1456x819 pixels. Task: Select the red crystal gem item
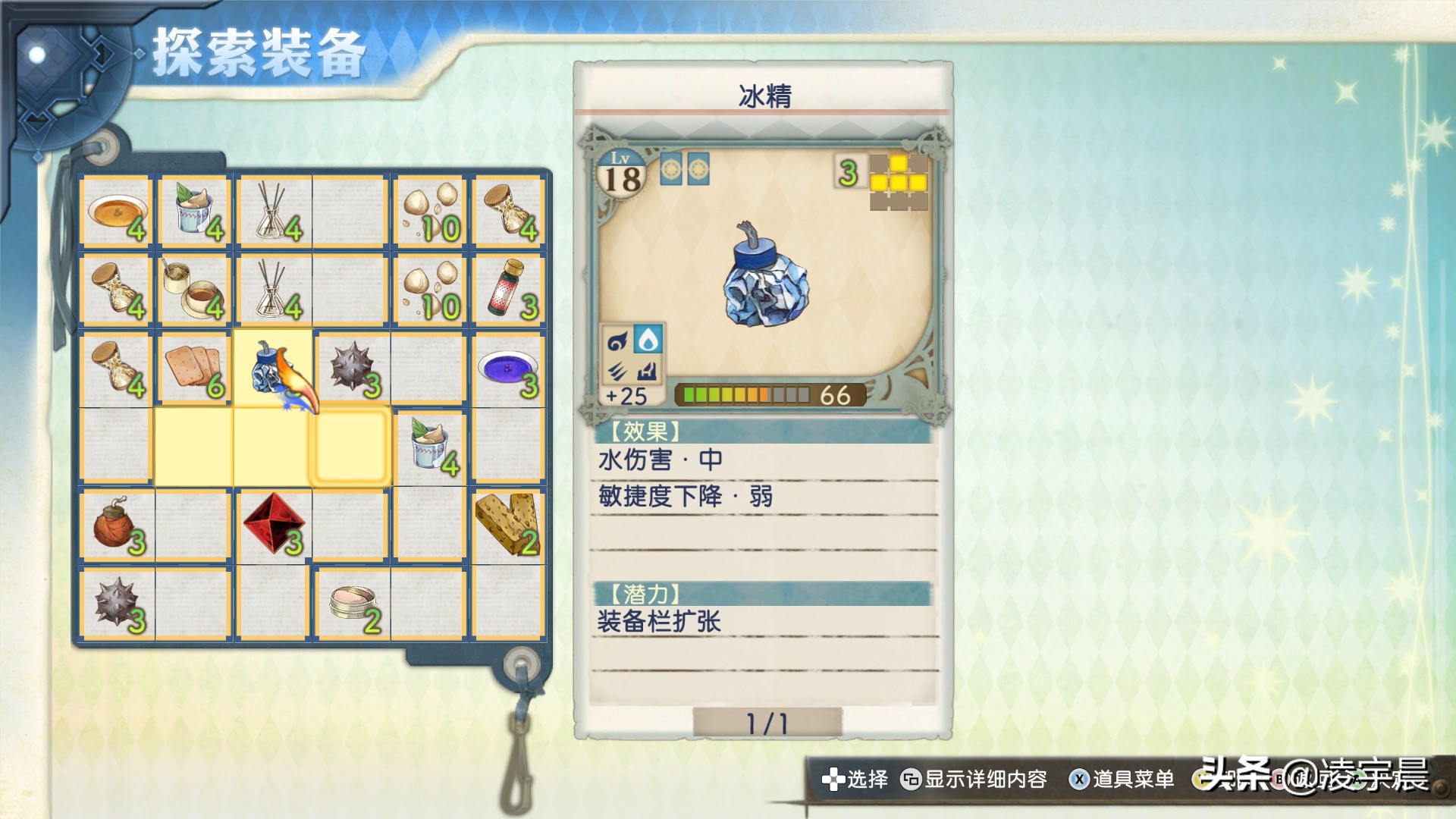[x=273, y=525]
